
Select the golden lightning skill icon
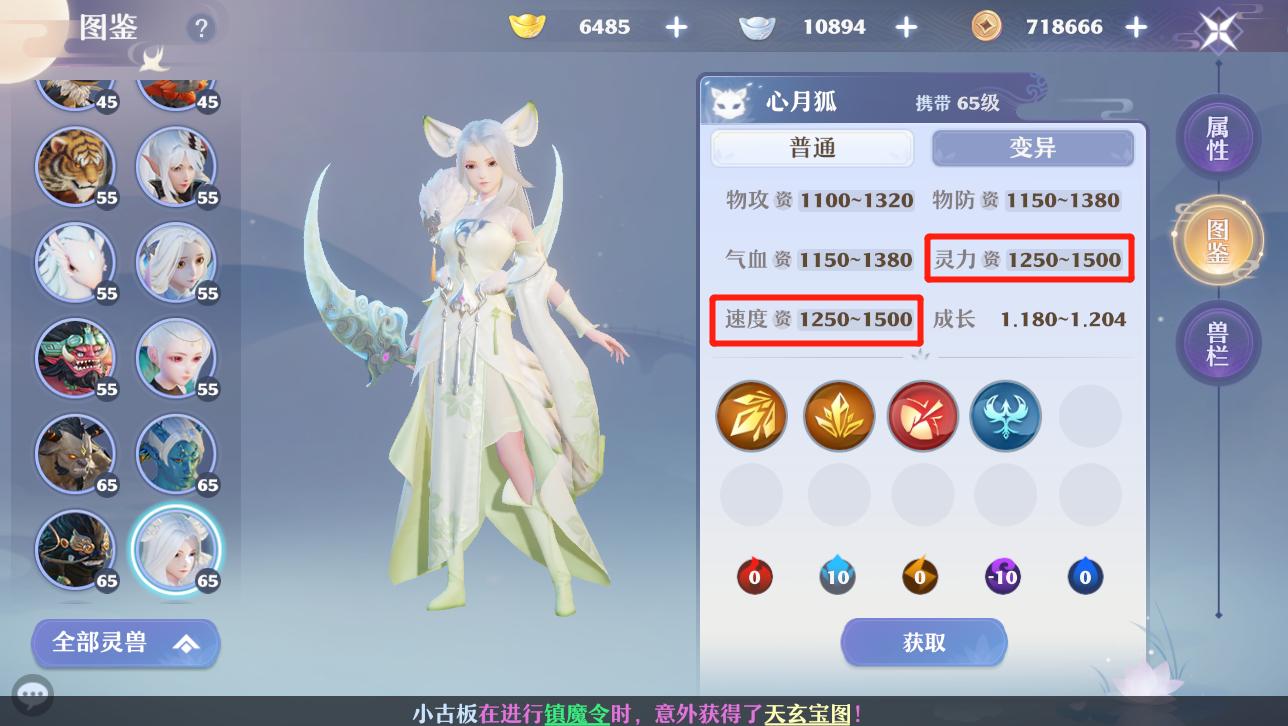[x=751, y=415]
